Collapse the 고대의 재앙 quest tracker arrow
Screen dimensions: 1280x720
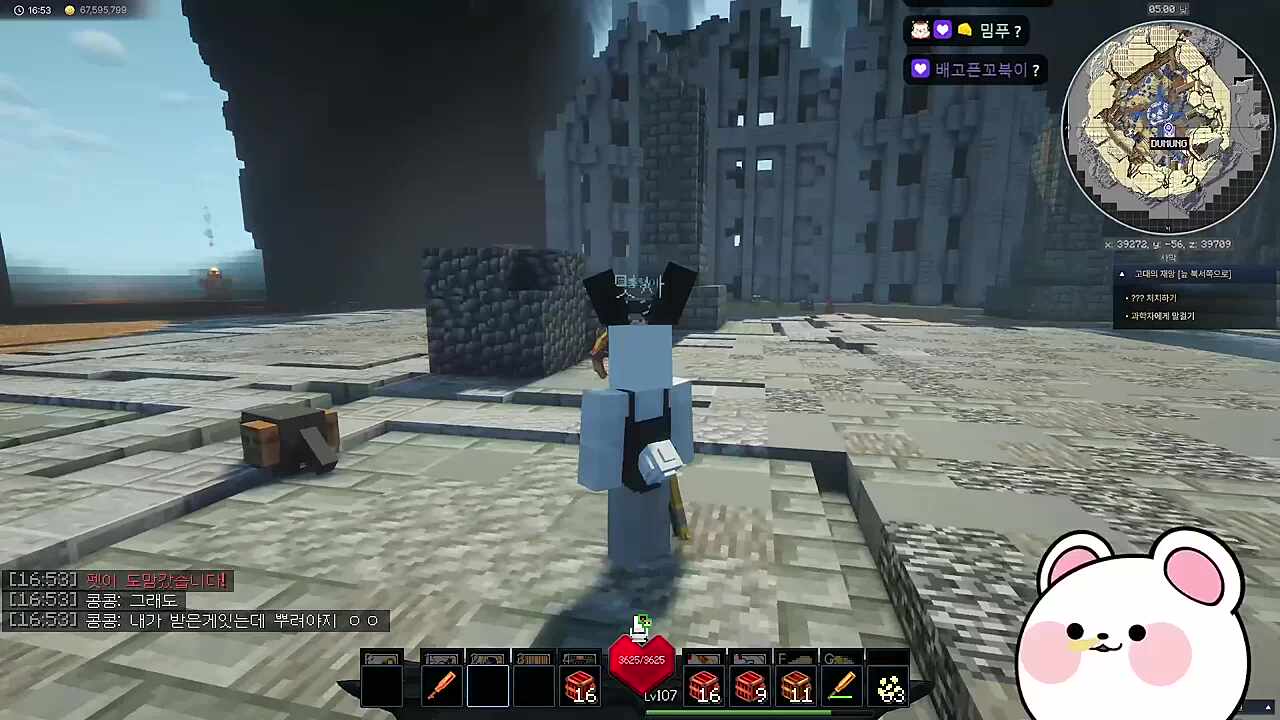point(1122,274)
